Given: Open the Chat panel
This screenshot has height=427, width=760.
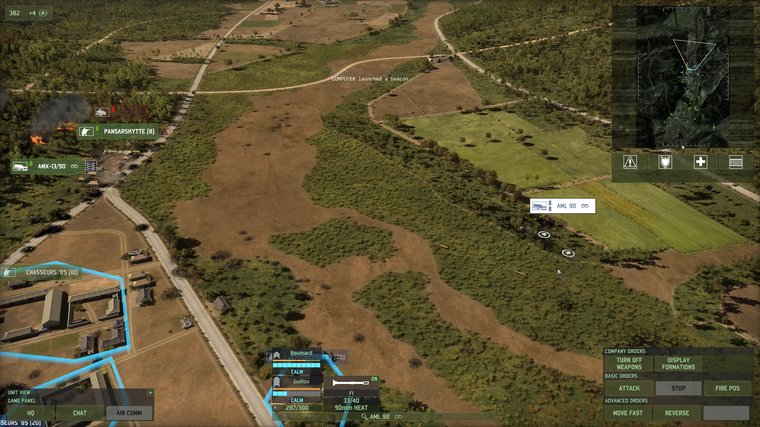Looking at the screenshot, I should click(79, 412).
